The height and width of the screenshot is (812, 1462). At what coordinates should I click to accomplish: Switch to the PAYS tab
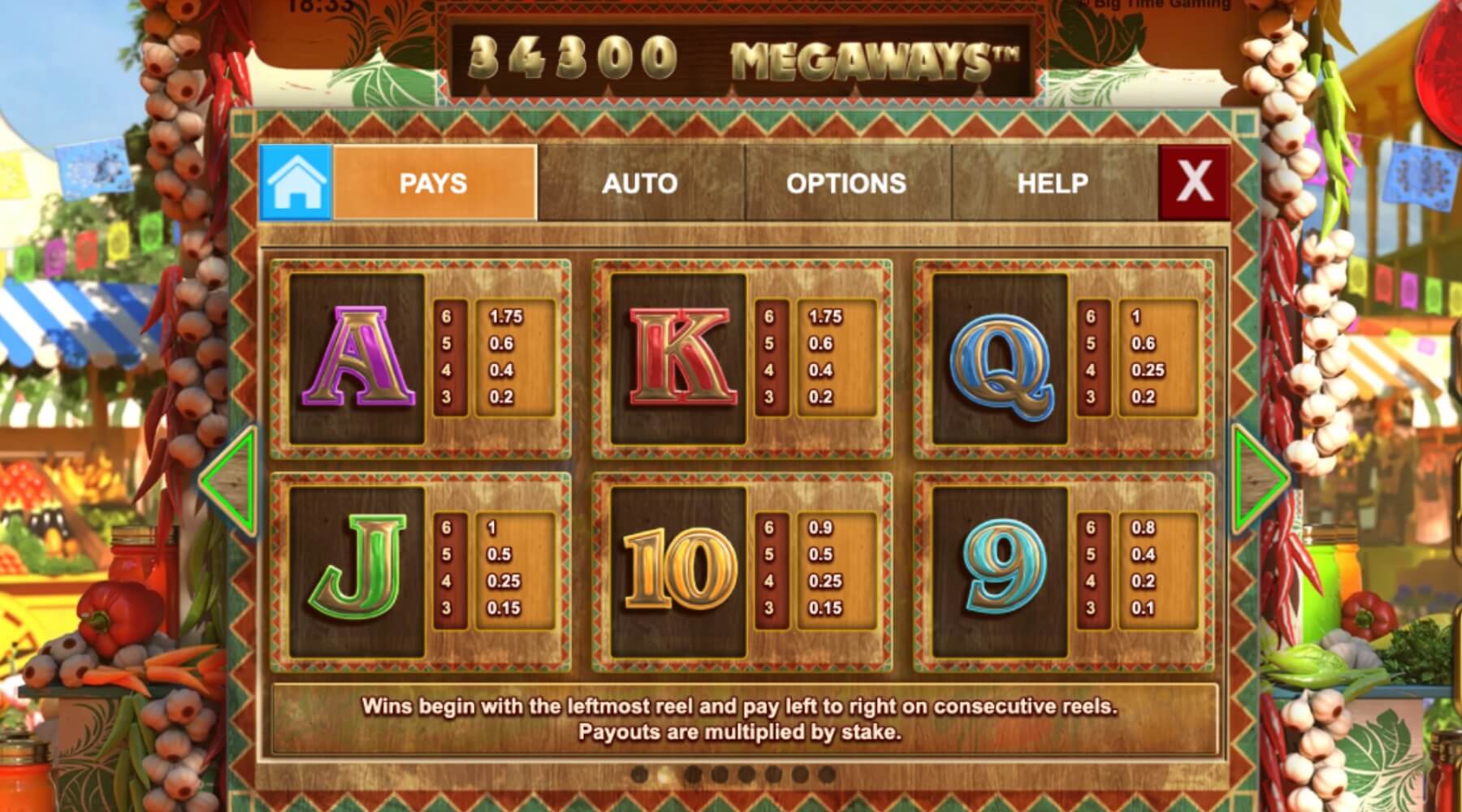coord(435,183)
